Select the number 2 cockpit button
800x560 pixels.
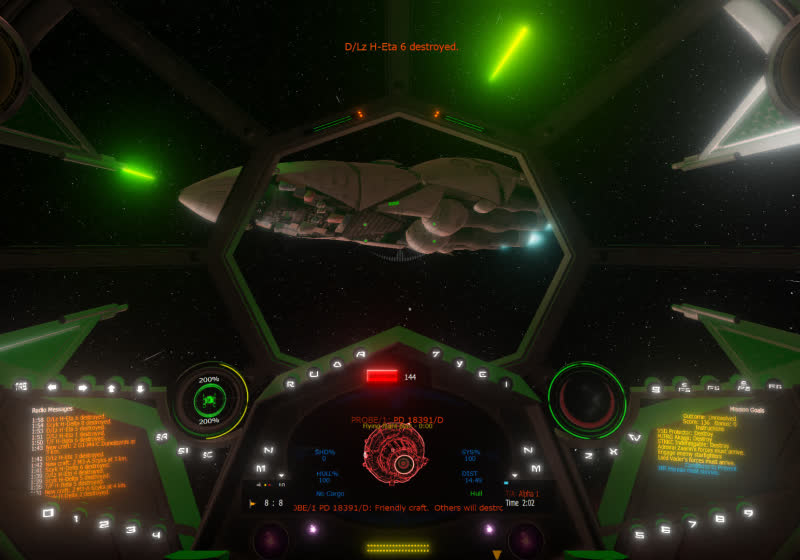tap(103, 522)
